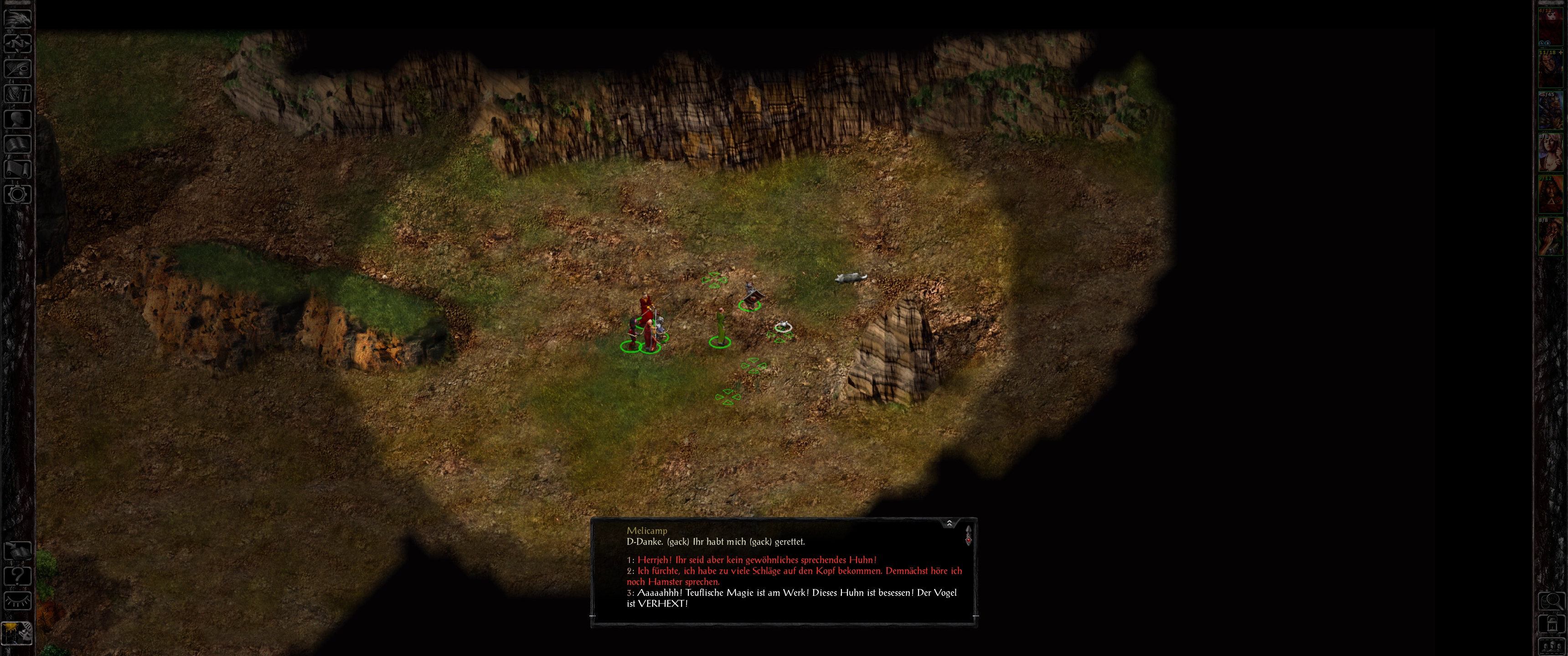Open the mage spellbook icon
The image size is (1568, 656).
tap(18, 144)
